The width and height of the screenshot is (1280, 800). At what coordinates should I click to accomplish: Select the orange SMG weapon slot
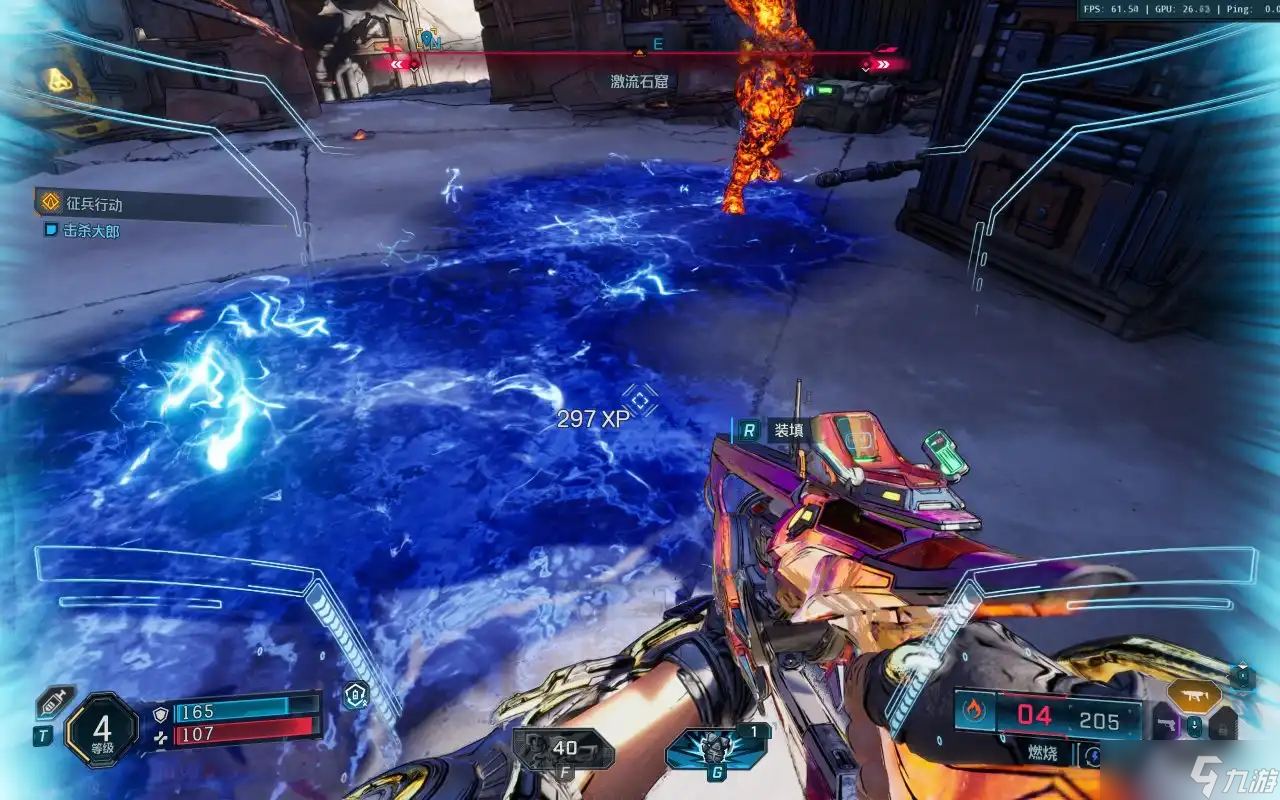[x=1194, y=695]
